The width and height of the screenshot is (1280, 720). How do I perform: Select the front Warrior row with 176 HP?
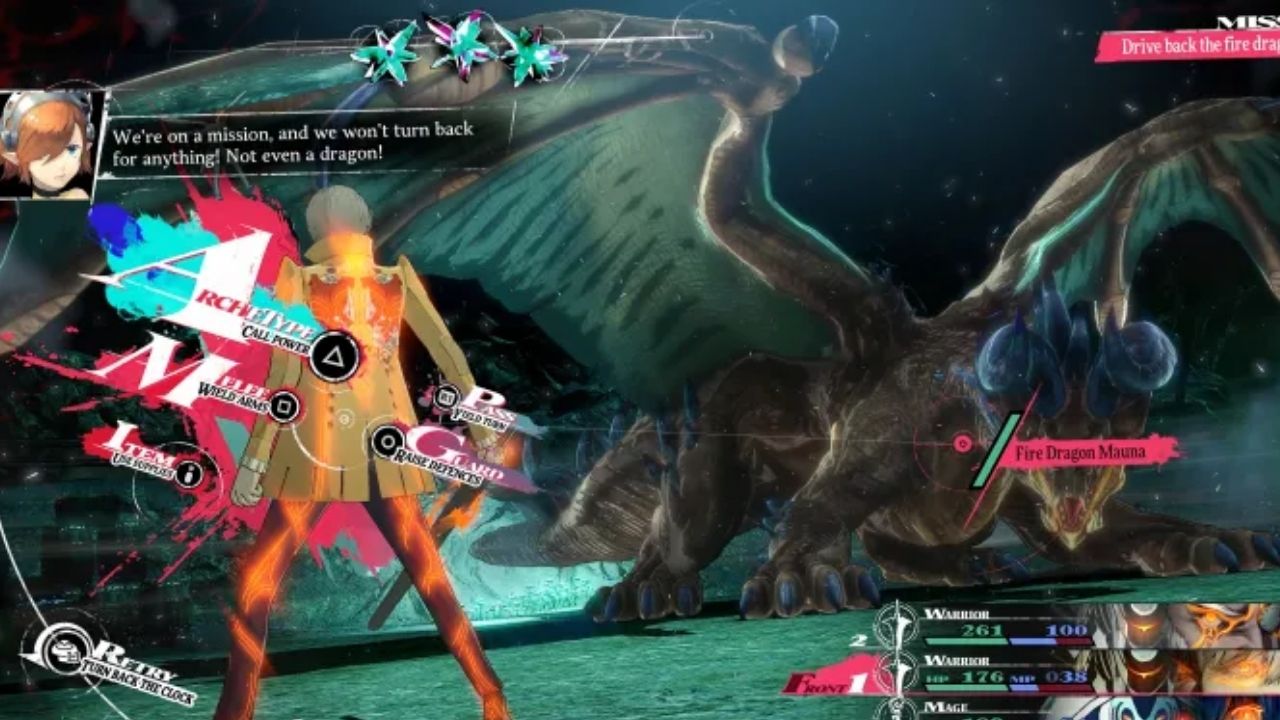pyautogui.click(x=1010, y=675)
